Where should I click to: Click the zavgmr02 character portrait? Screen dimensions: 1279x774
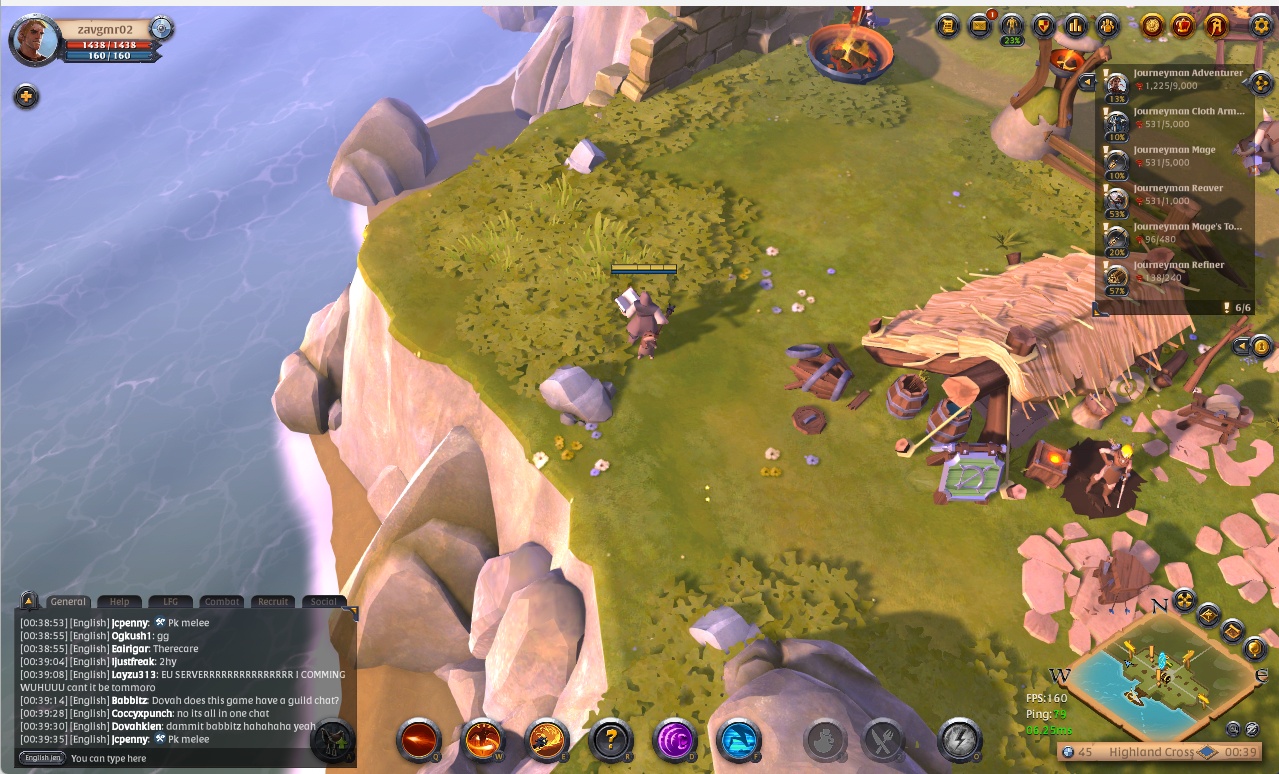click(34, 40)
